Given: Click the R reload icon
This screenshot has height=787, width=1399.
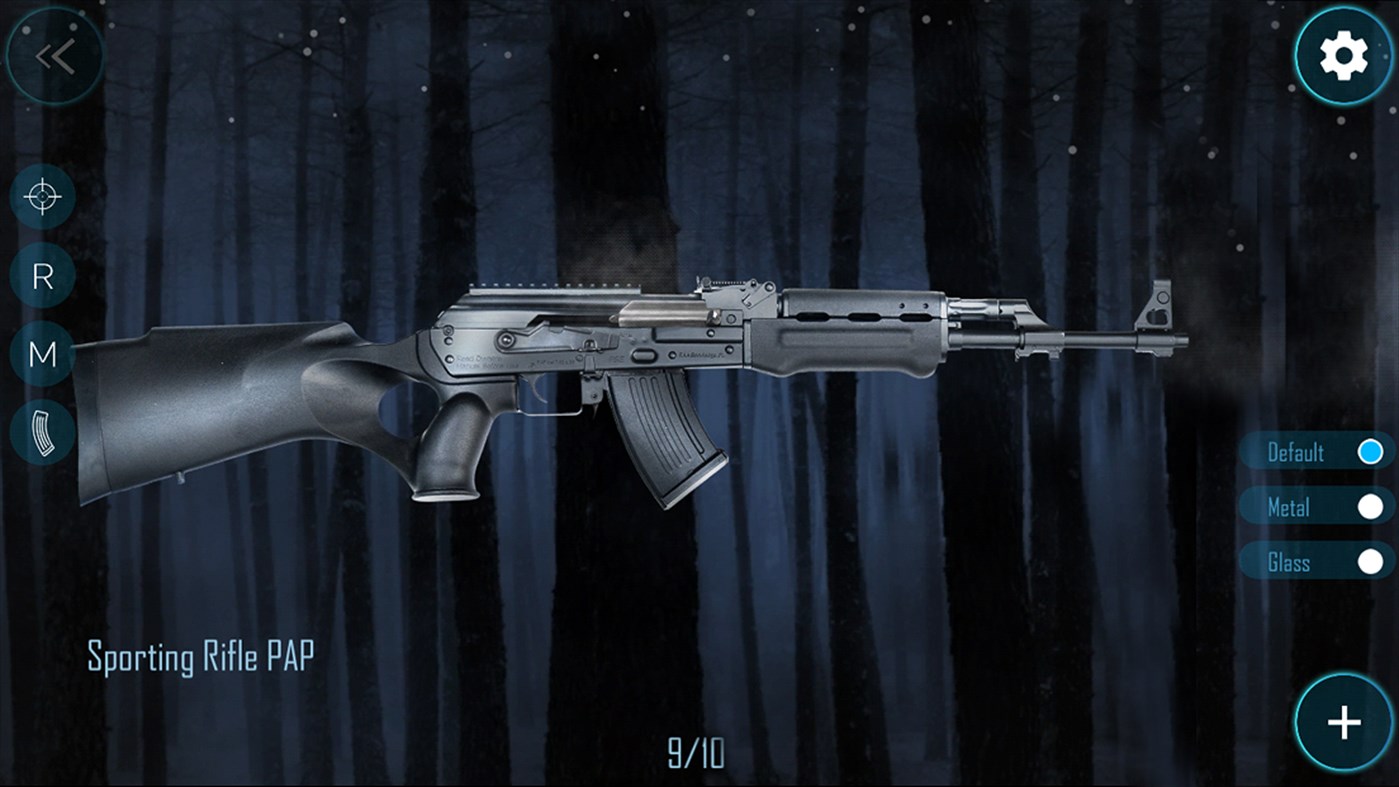Looking at the screenshot, I should pos(41,277).
